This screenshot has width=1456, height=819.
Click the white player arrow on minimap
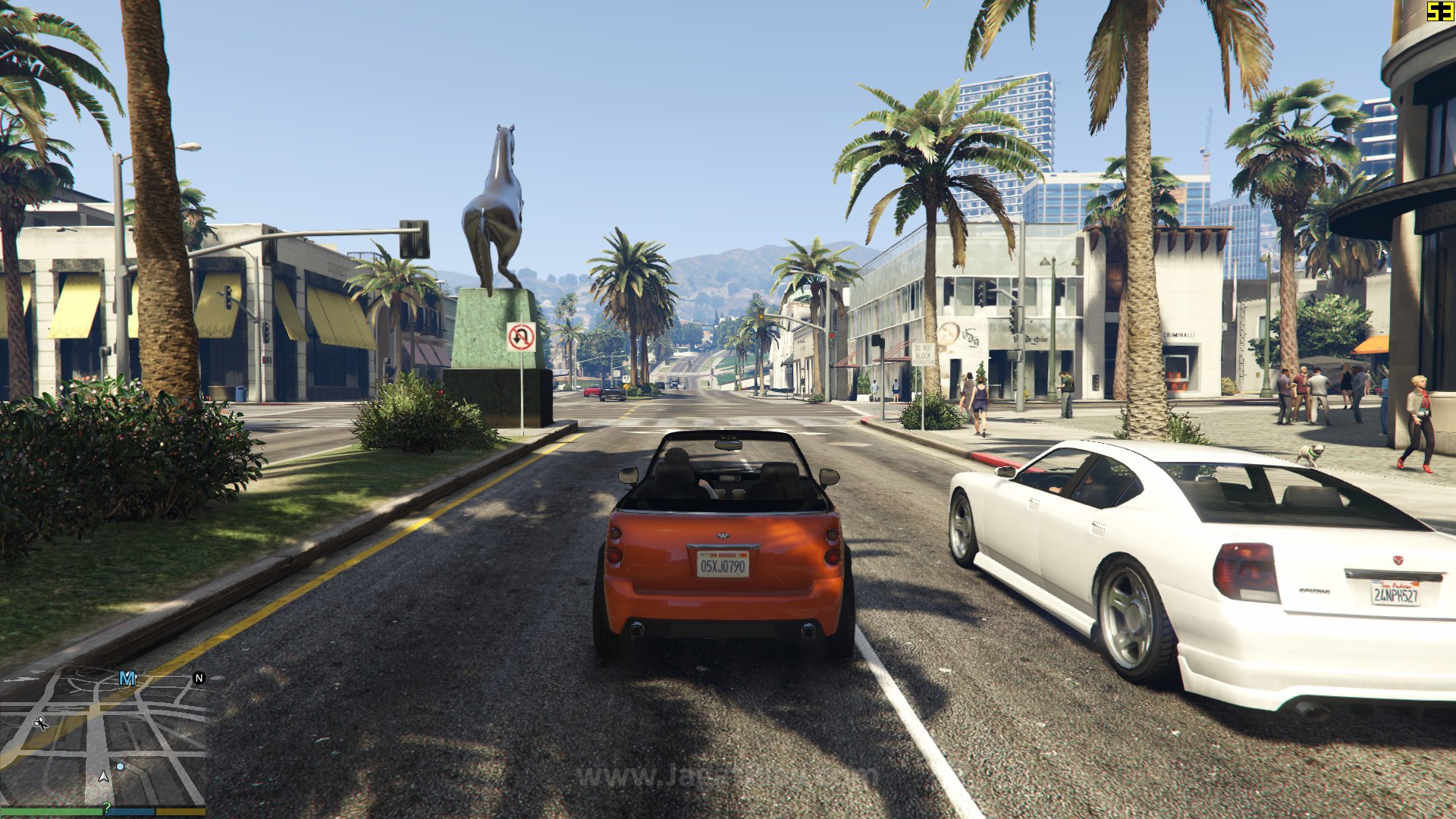click(104, 776)
